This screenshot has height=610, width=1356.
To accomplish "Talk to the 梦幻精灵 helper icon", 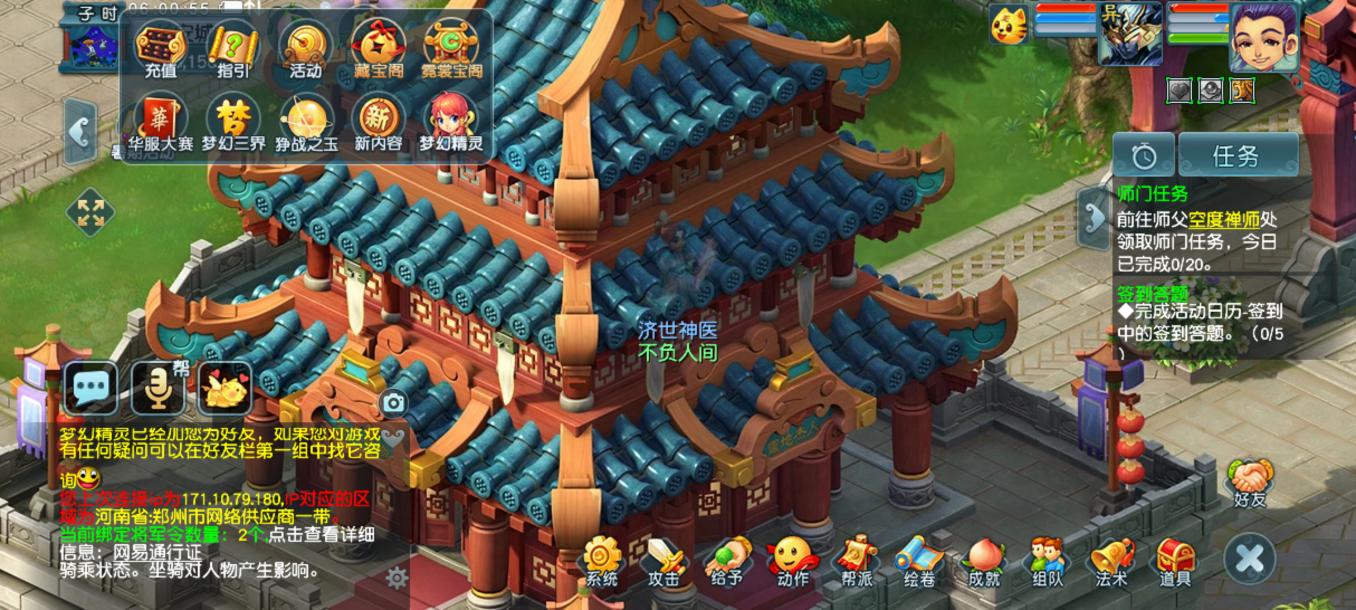I will pyautogui.click(x=451, y=122).
